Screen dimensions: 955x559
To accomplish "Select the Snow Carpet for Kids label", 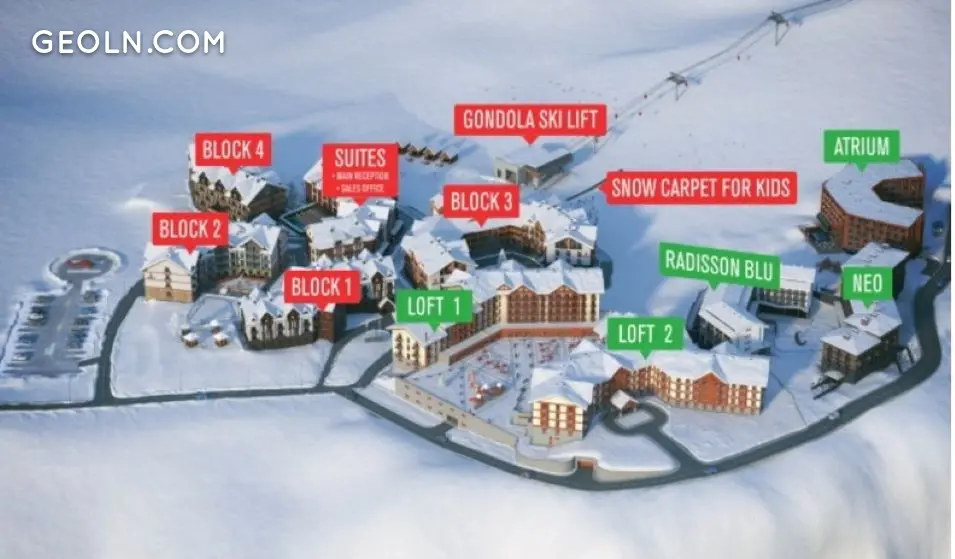I will pyautogui.click(x=701, y=187).
